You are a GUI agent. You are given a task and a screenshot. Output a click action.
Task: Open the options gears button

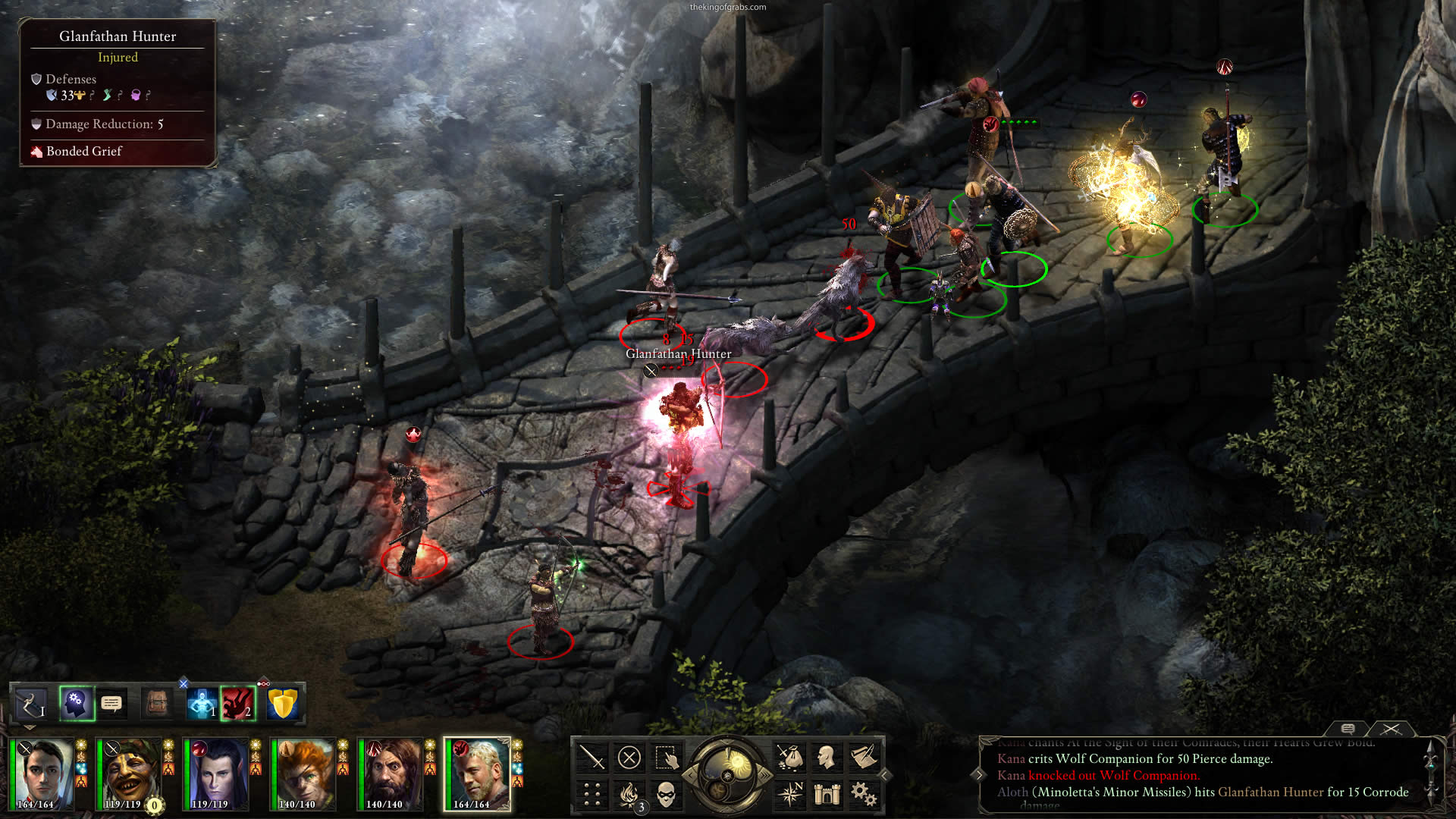(x=863, y=794)
